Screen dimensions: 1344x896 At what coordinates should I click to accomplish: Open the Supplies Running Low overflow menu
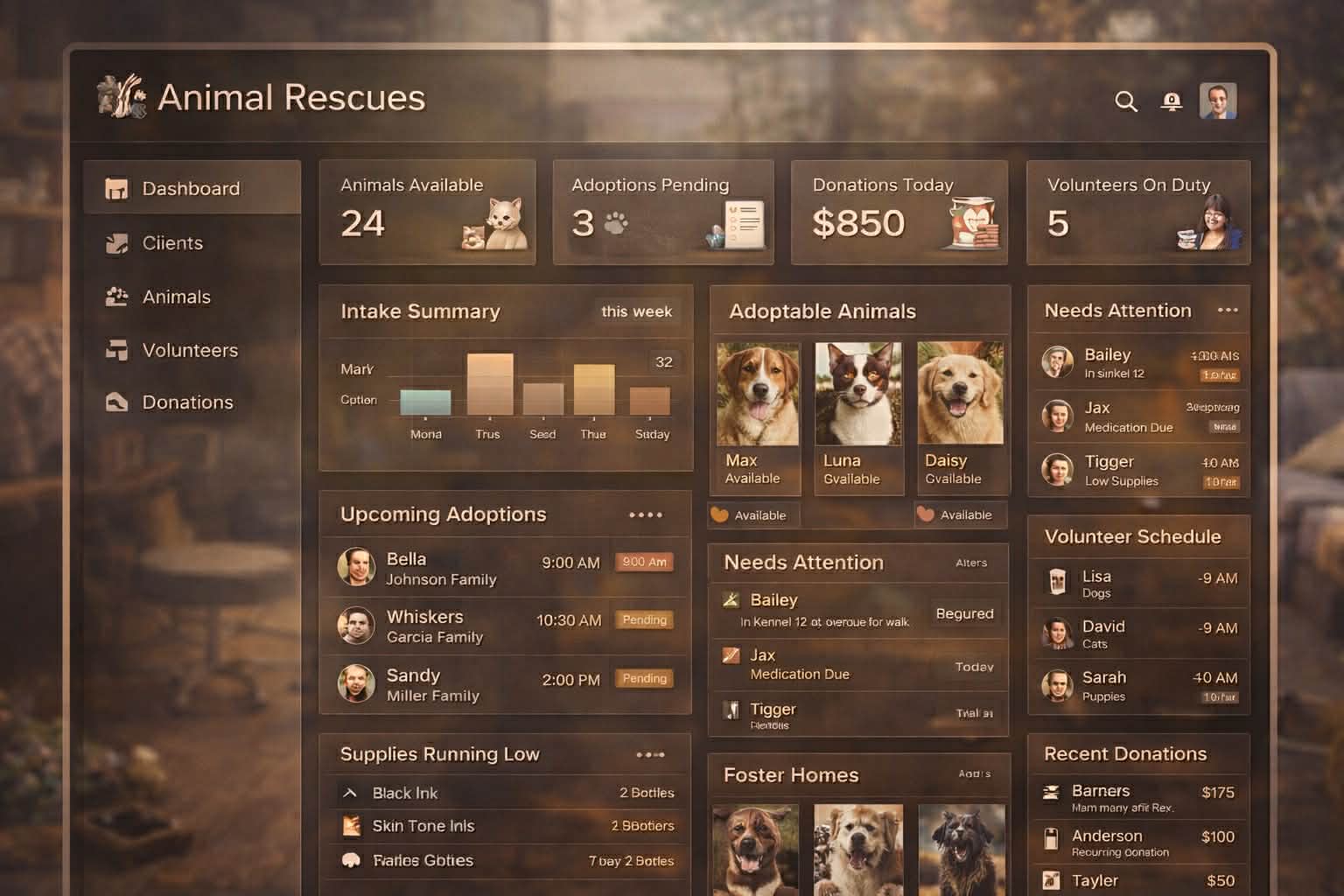pyautogui.click(x=651, y=754)
